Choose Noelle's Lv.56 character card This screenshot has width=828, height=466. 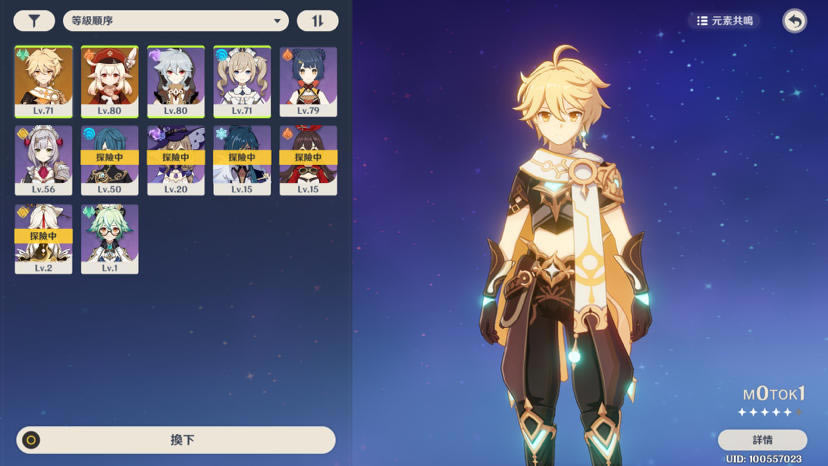(x=43, y=160)
